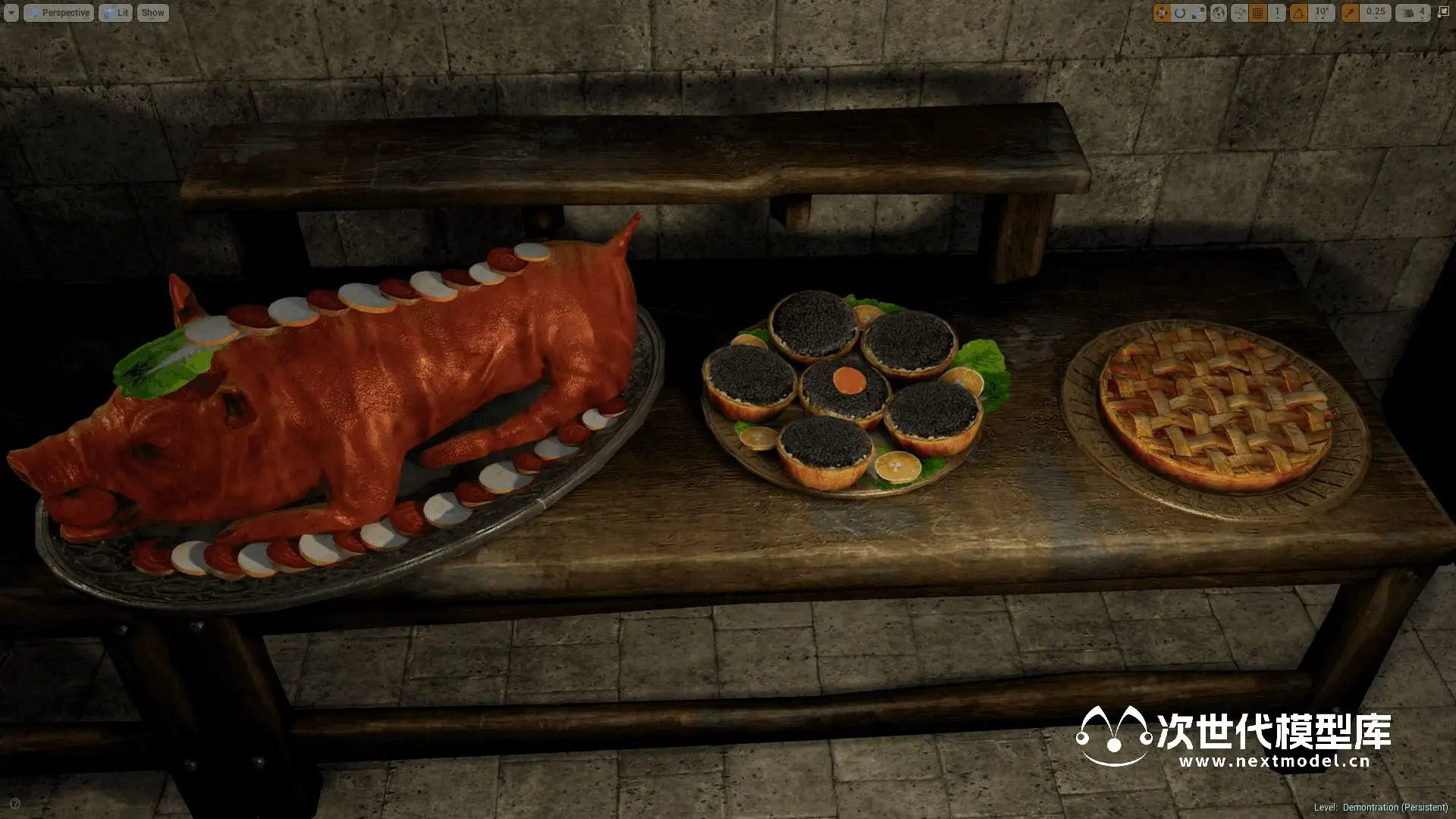Maximize or restore the viewport
This screenshot has width=1456, height=819.
click(x=1443, y=13)
